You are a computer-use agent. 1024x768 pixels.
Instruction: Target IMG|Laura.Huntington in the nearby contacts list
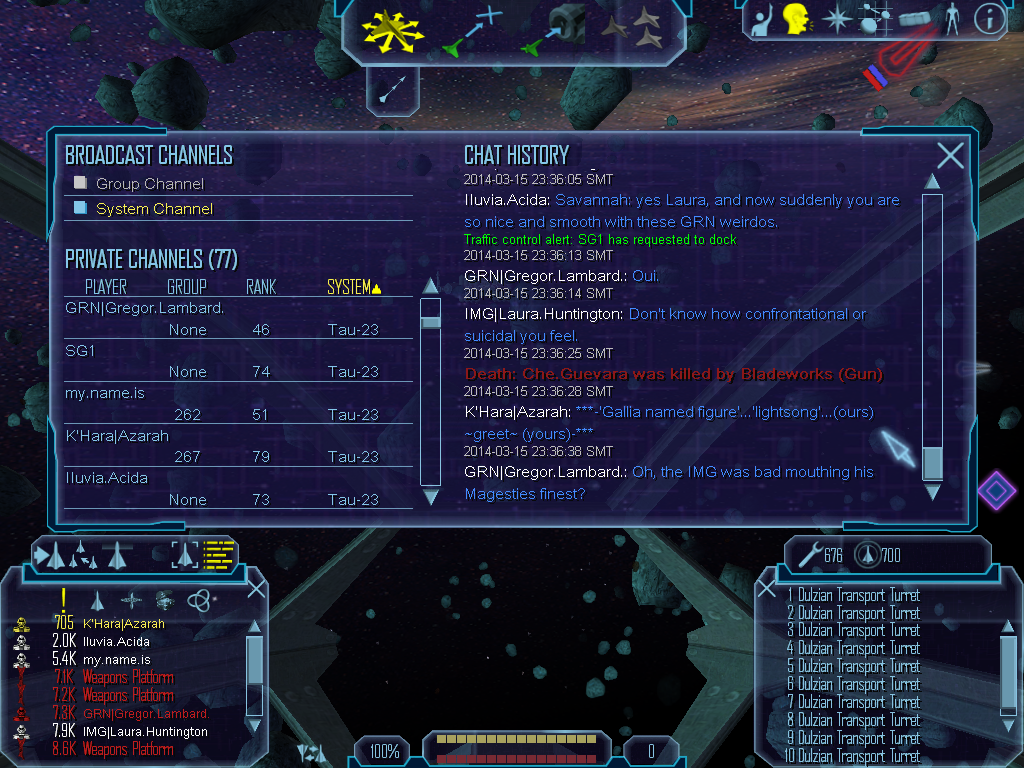146,731
